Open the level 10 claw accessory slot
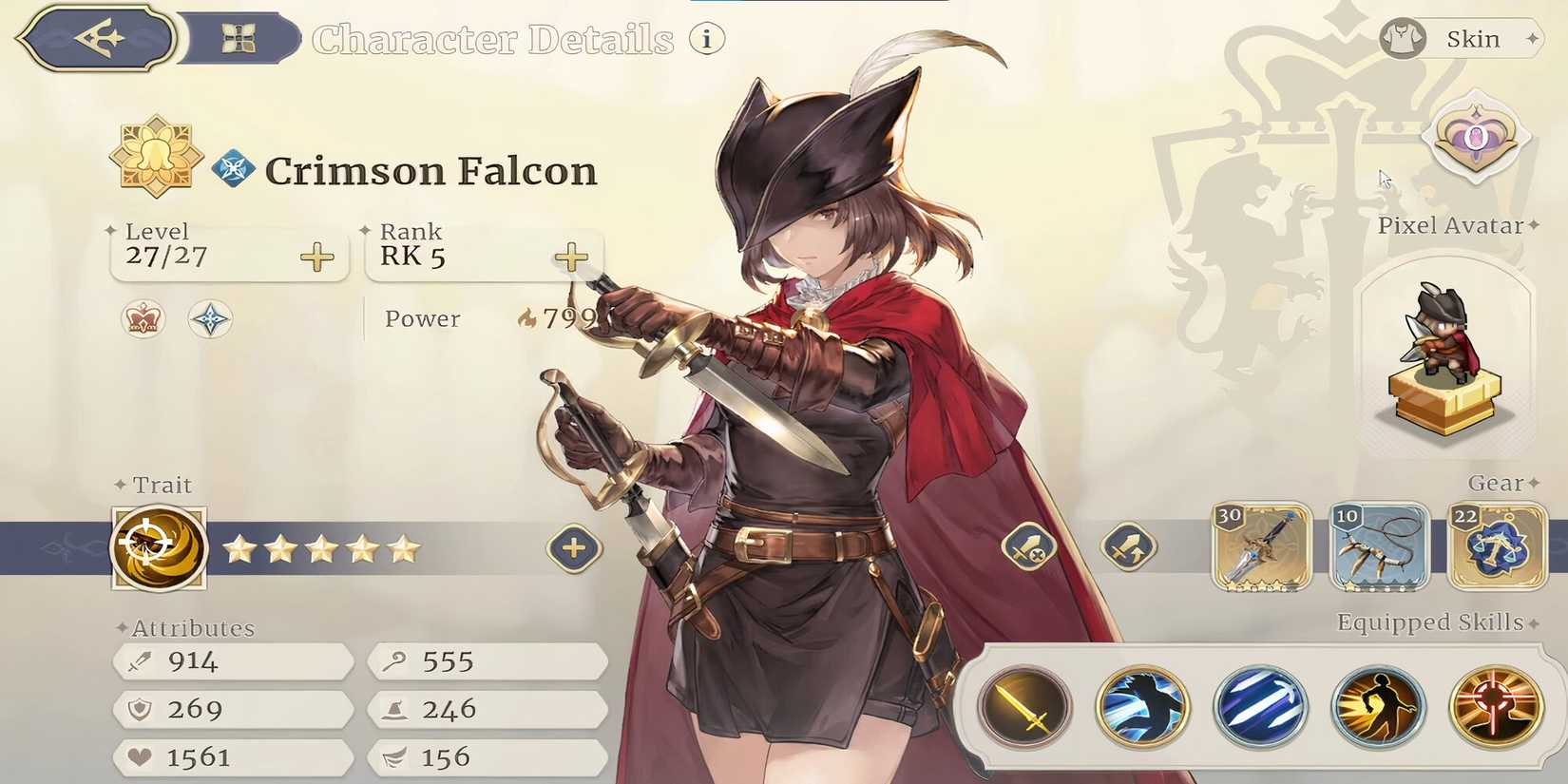The width and height of the screenshot is (1568, 784). coord(1380,548)
